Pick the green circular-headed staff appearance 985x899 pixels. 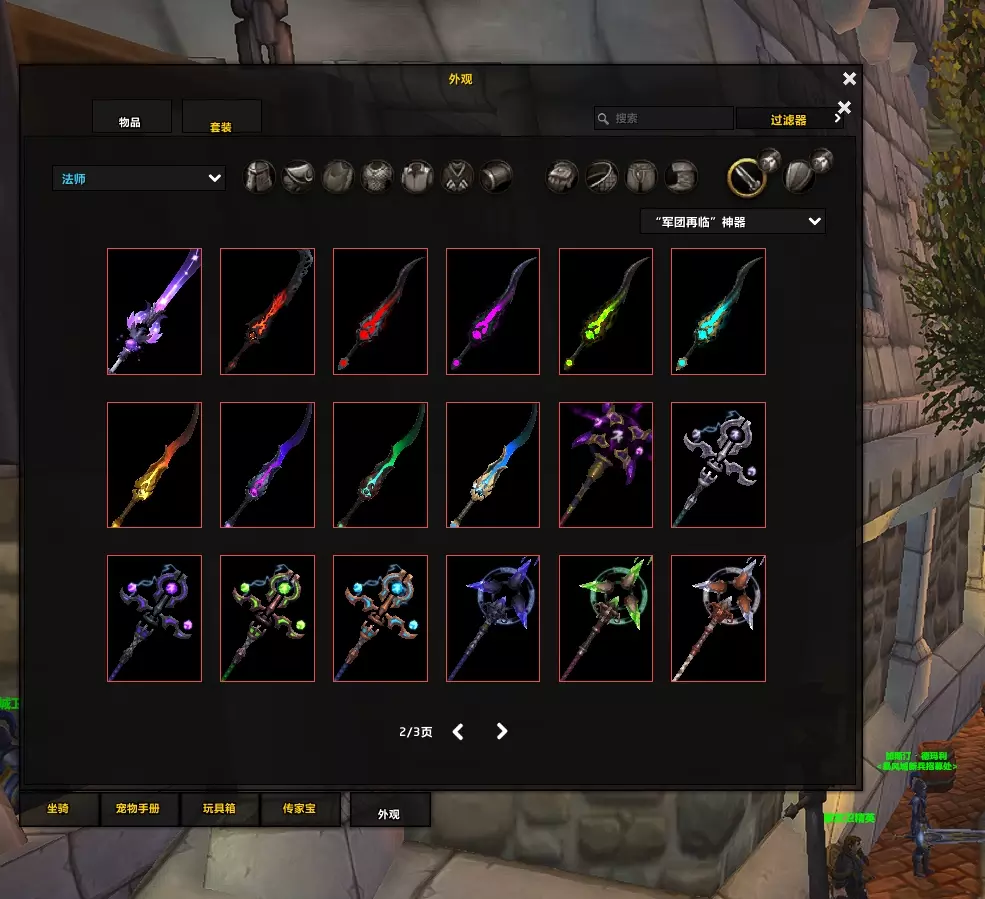(605, 618)
